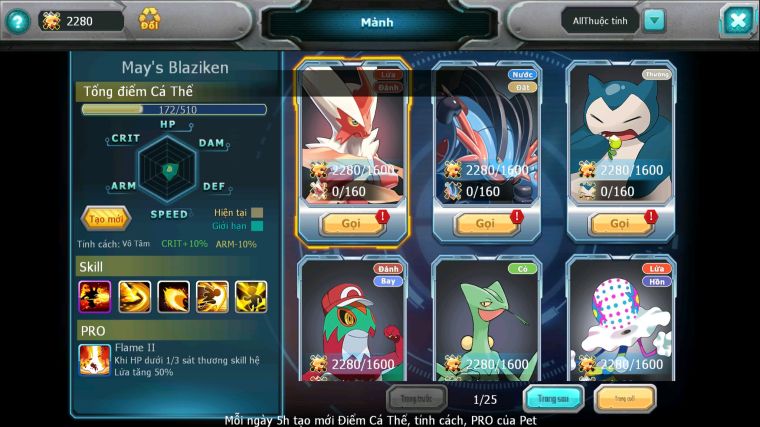This screenshot has height=427, width=760.
Task: Select the May's Blaziken card
Action: pyautogui.click(x=351, y=130)
